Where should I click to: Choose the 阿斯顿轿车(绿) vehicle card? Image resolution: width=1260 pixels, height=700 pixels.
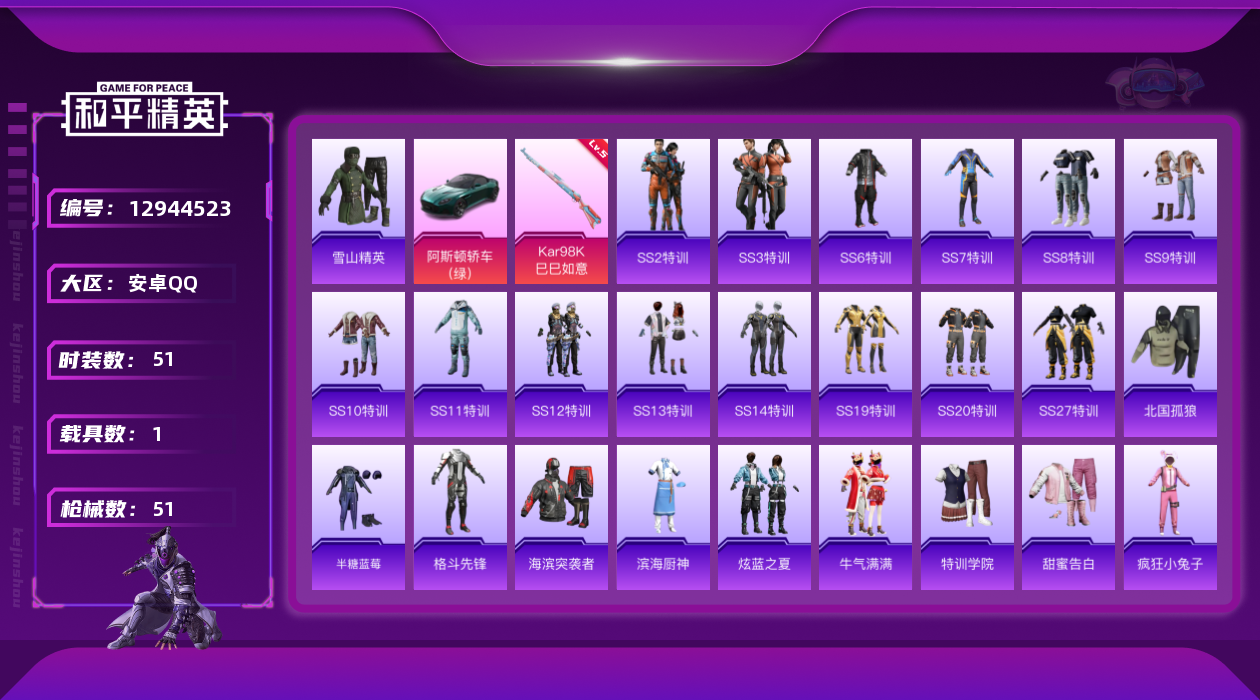click(460, 211)
